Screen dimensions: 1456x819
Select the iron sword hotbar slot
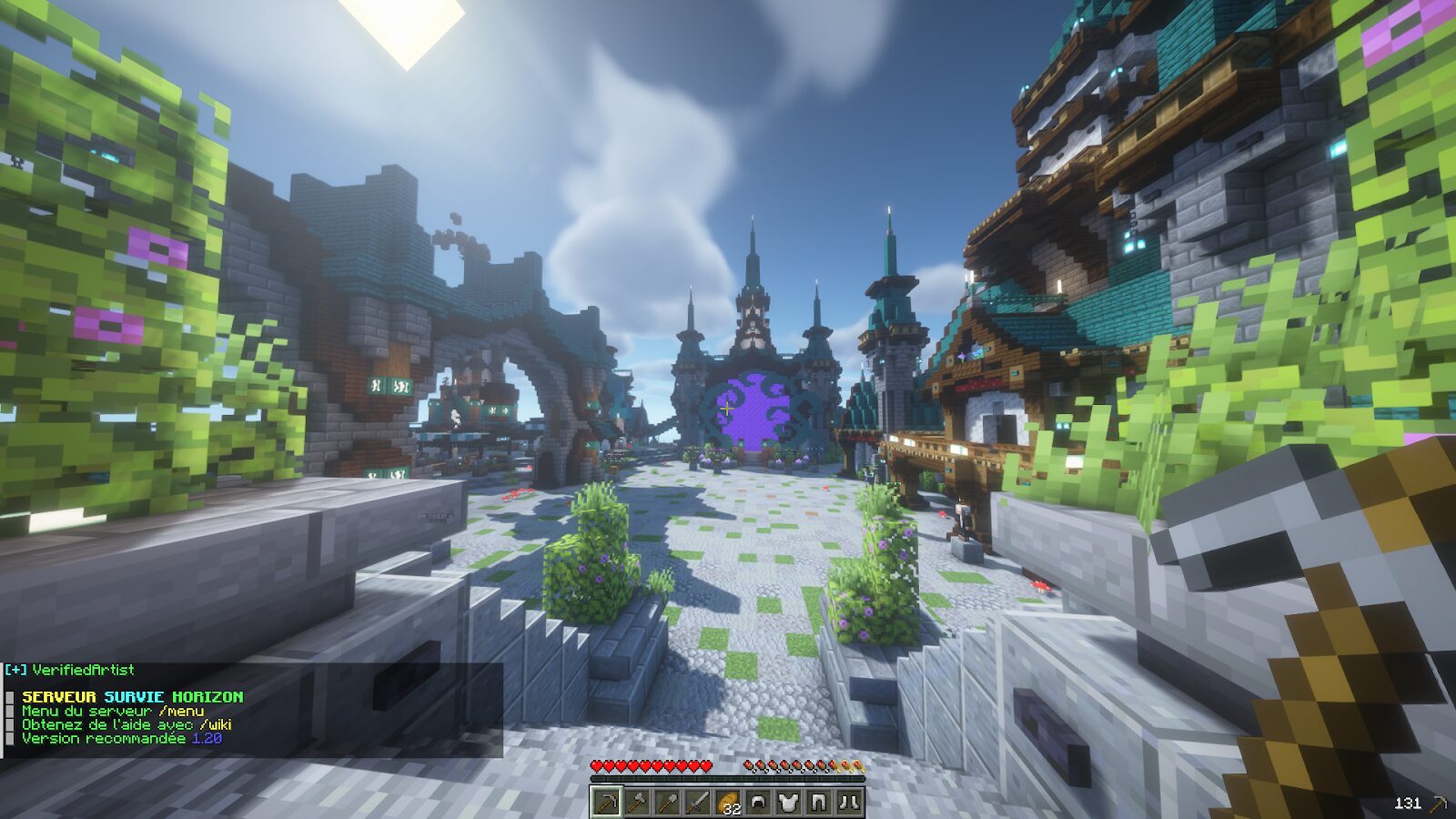pyautogui.click(x=697, y=802)
